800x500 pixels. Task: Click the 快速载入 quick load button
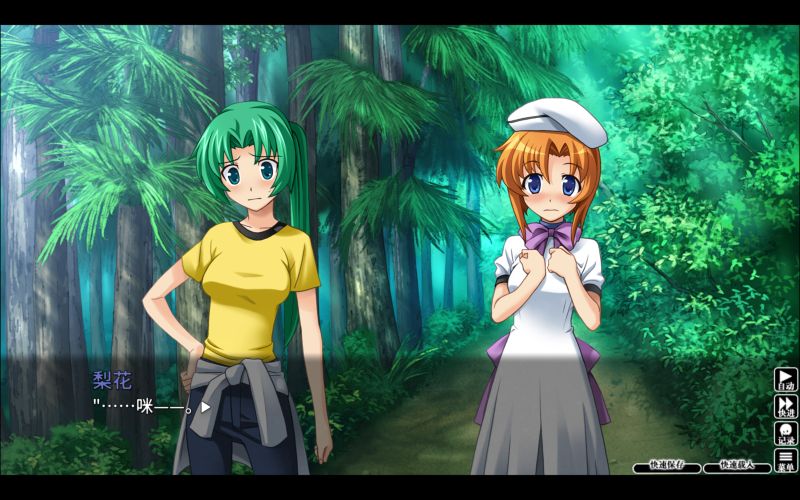tap(736, 466)
